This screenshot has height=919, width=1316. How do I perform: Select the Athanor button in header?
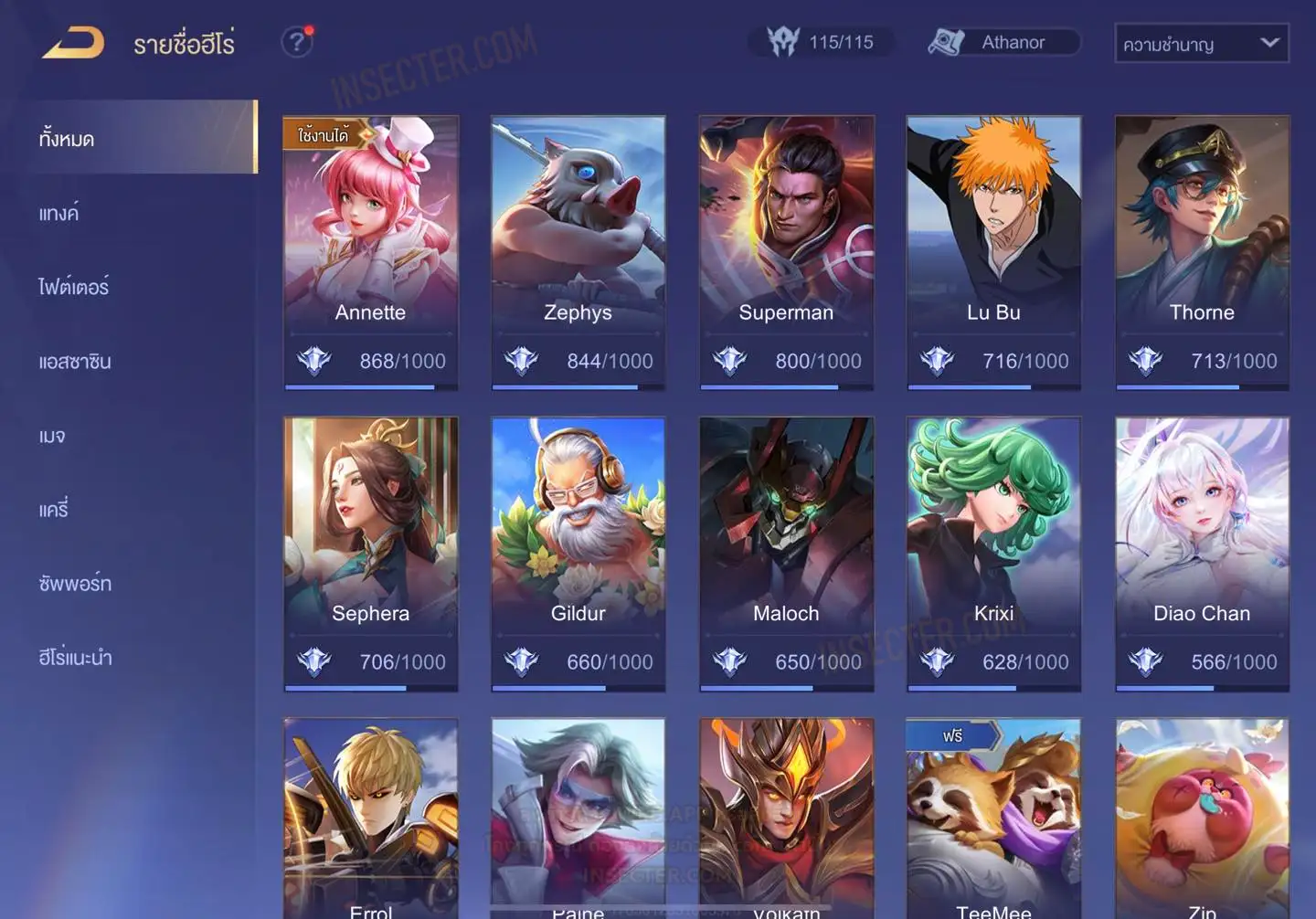pos(1003,43)
